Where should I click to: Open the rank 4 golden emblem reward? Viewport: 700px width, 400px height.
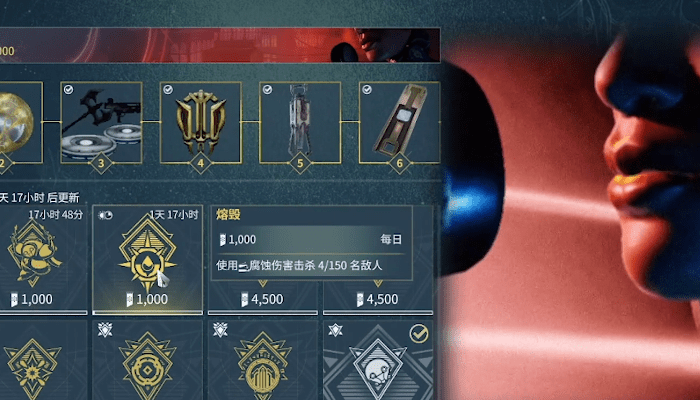200,122
